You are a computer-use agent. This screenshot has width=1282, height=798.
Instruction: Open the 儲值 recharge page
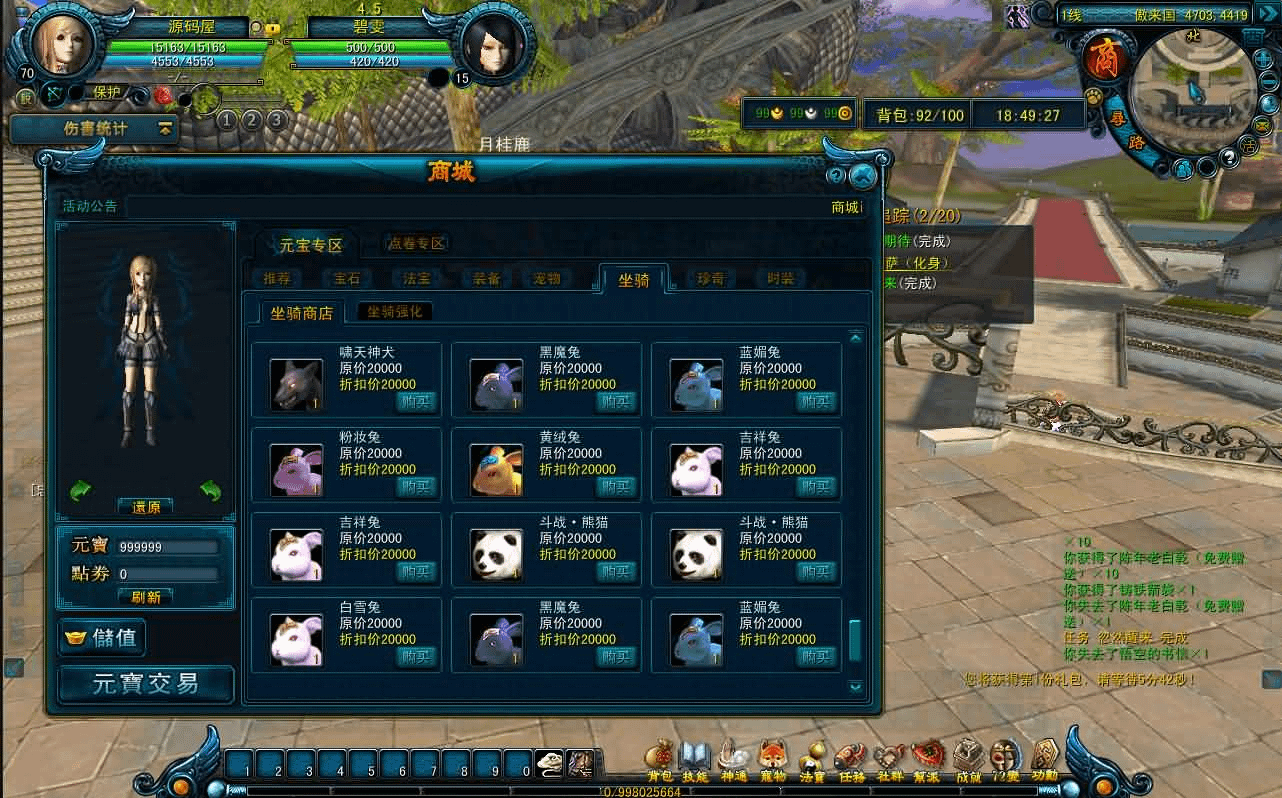coord(102,637)
